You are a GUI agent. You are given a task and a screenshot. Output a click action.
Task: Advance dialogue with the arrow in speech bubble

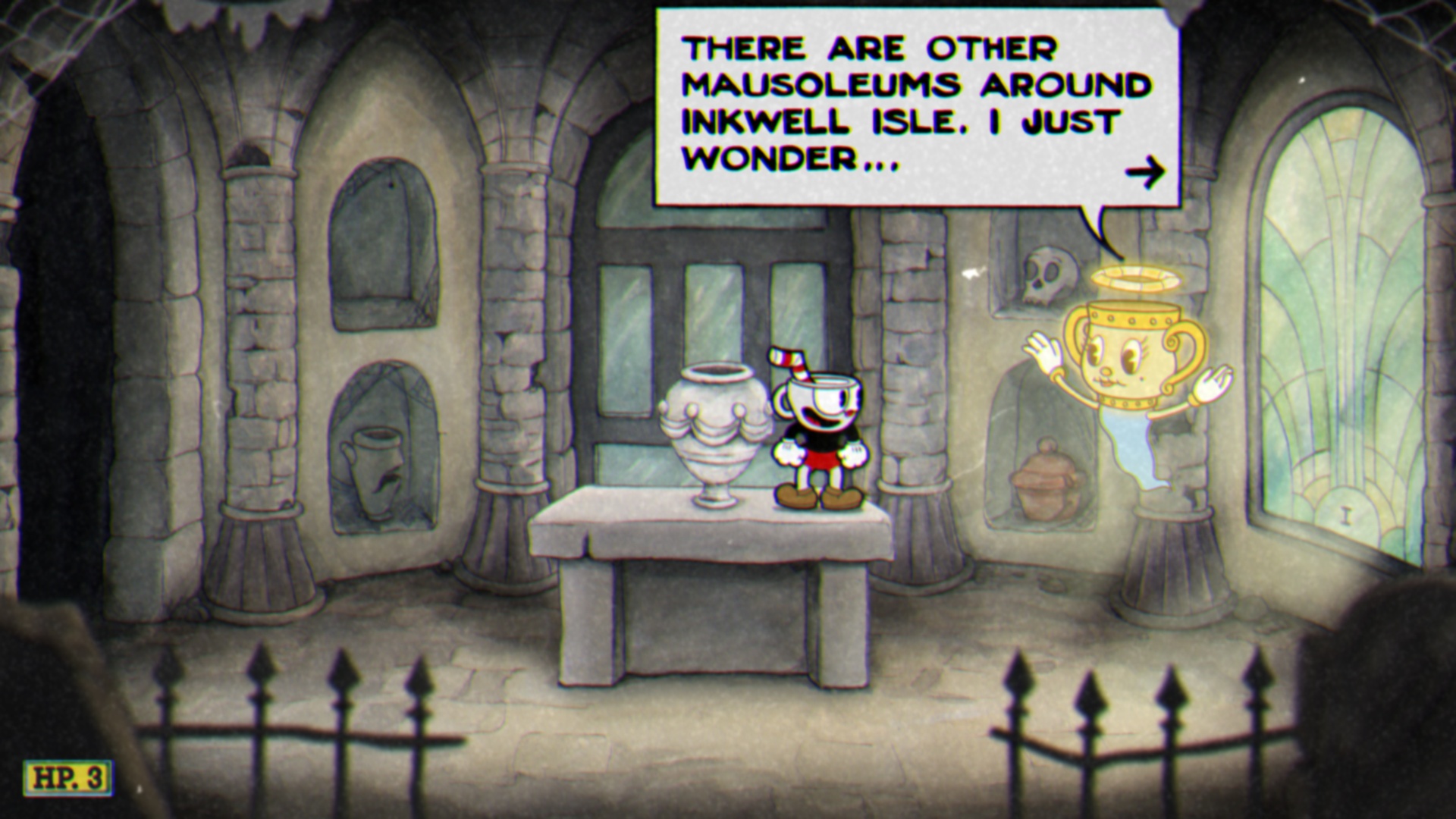[1145, 173]
